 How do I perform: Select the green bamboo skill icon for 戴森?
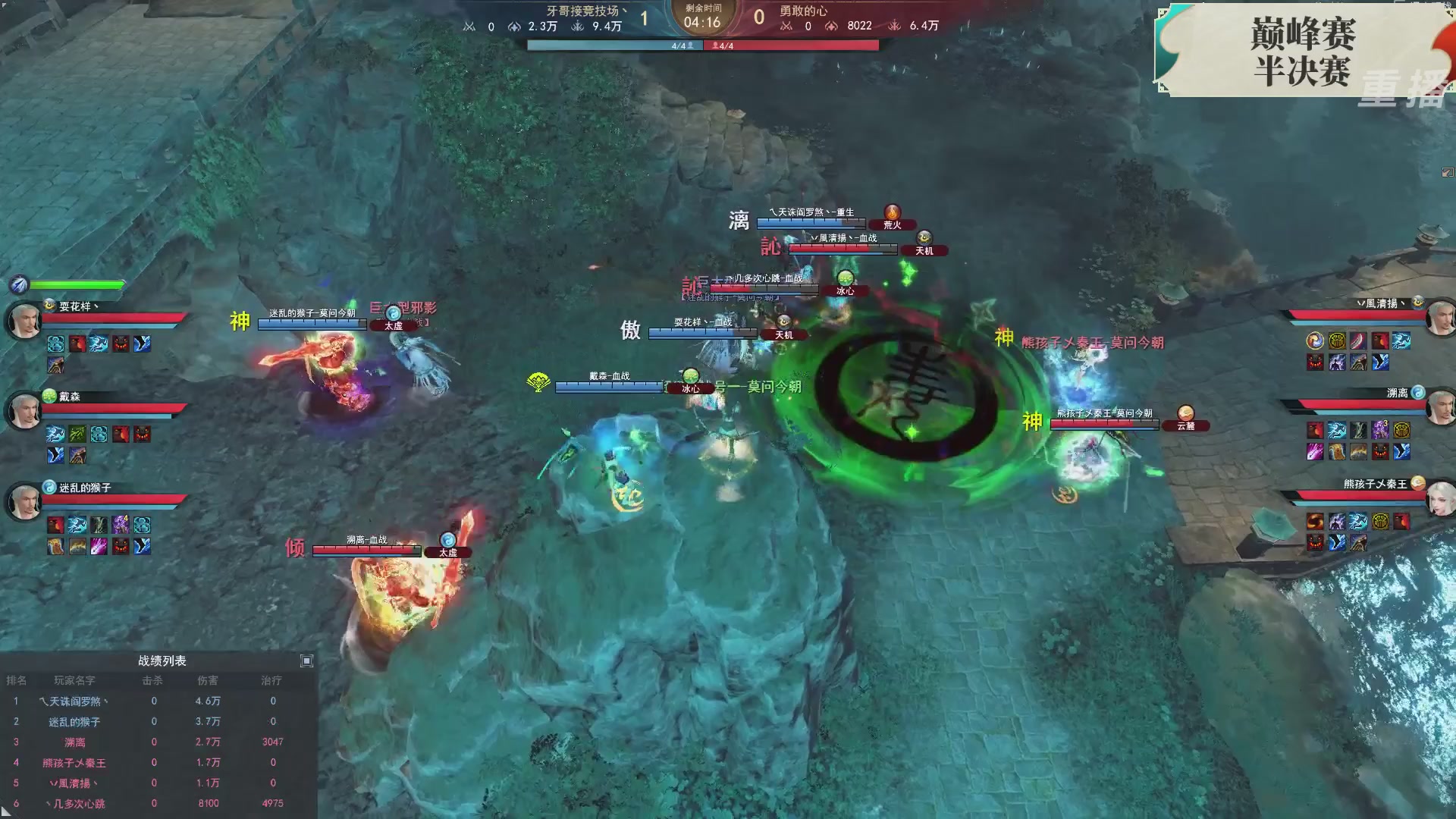click(x=79, y=435)
